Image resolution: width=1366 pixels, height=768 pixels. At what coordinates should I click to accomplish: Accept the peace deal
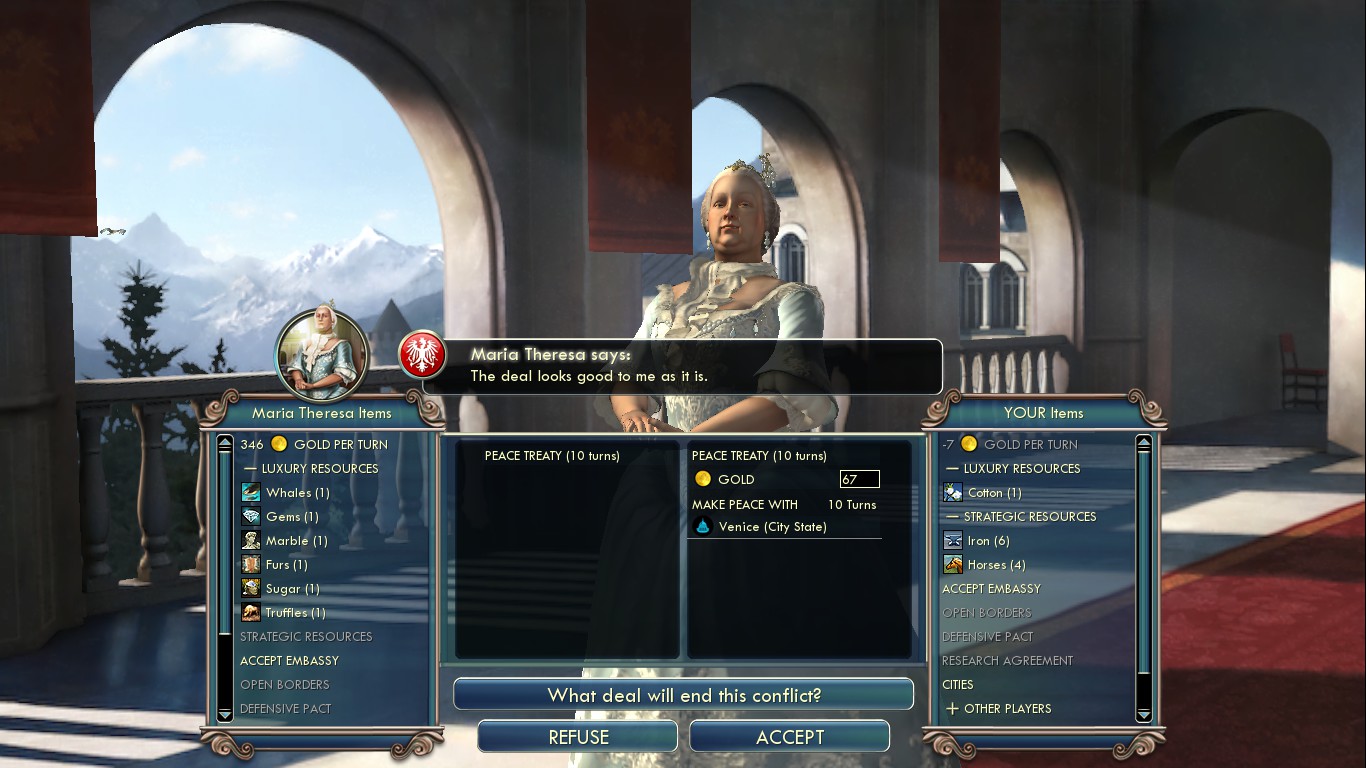point(789,737)
